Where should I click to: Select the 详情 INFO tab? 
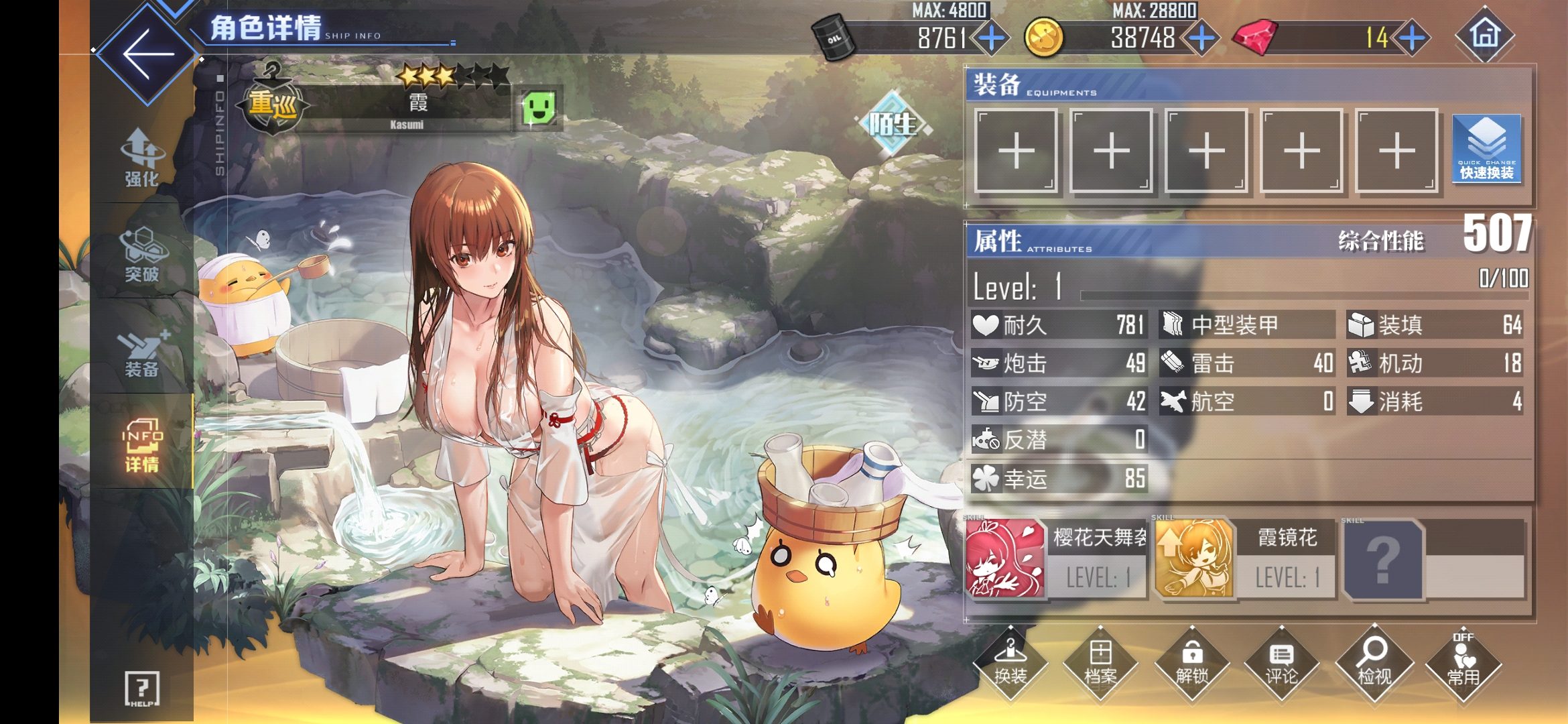(x=141, y=445)
